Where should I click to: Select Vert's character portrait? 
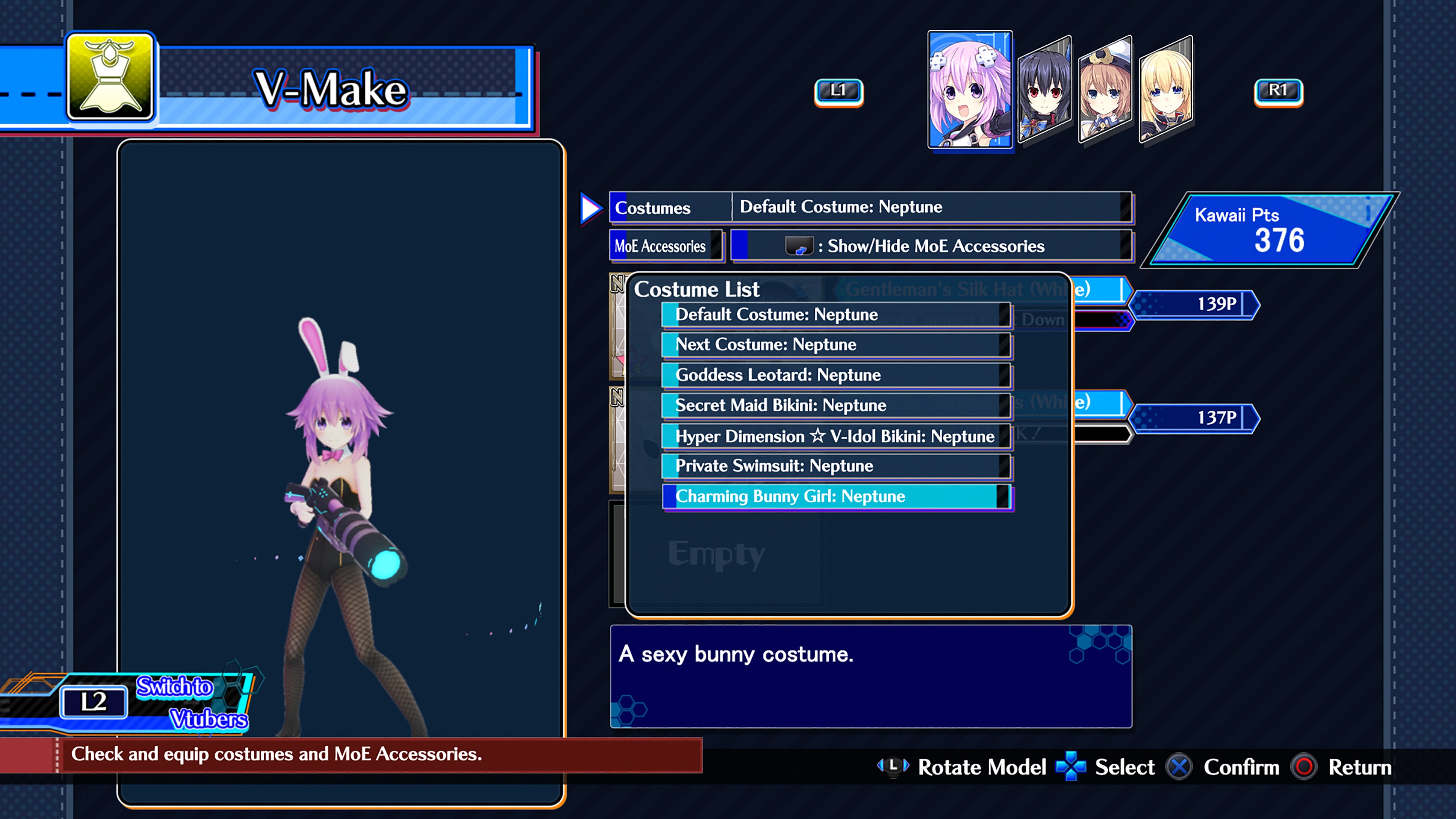pos(1164,91)
